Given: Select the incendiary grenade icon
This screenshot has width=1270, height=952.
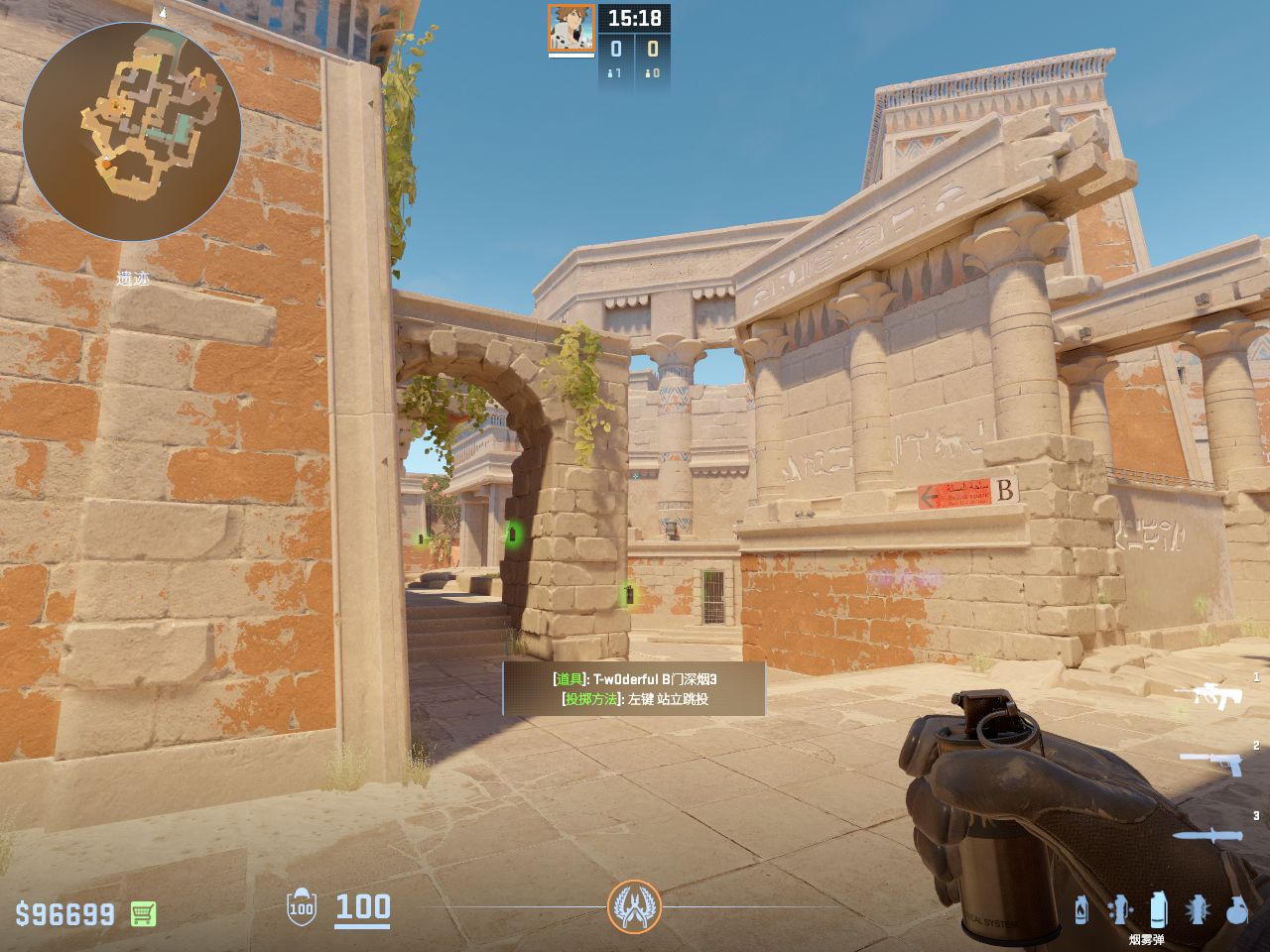Looking at the screenshot, I should [x=1081, y=909].
